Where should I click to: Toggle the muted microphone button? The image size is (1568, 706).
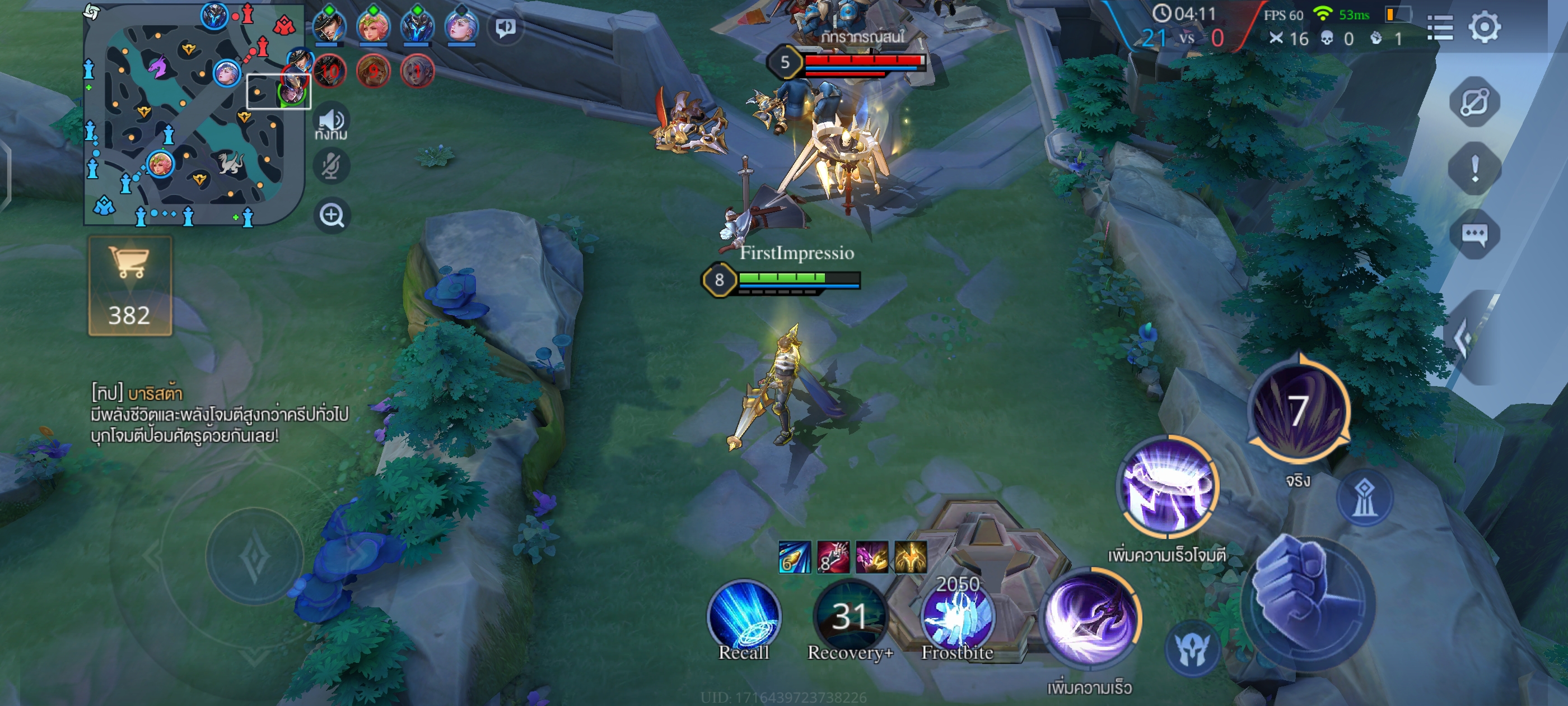[x=332, y=165]
